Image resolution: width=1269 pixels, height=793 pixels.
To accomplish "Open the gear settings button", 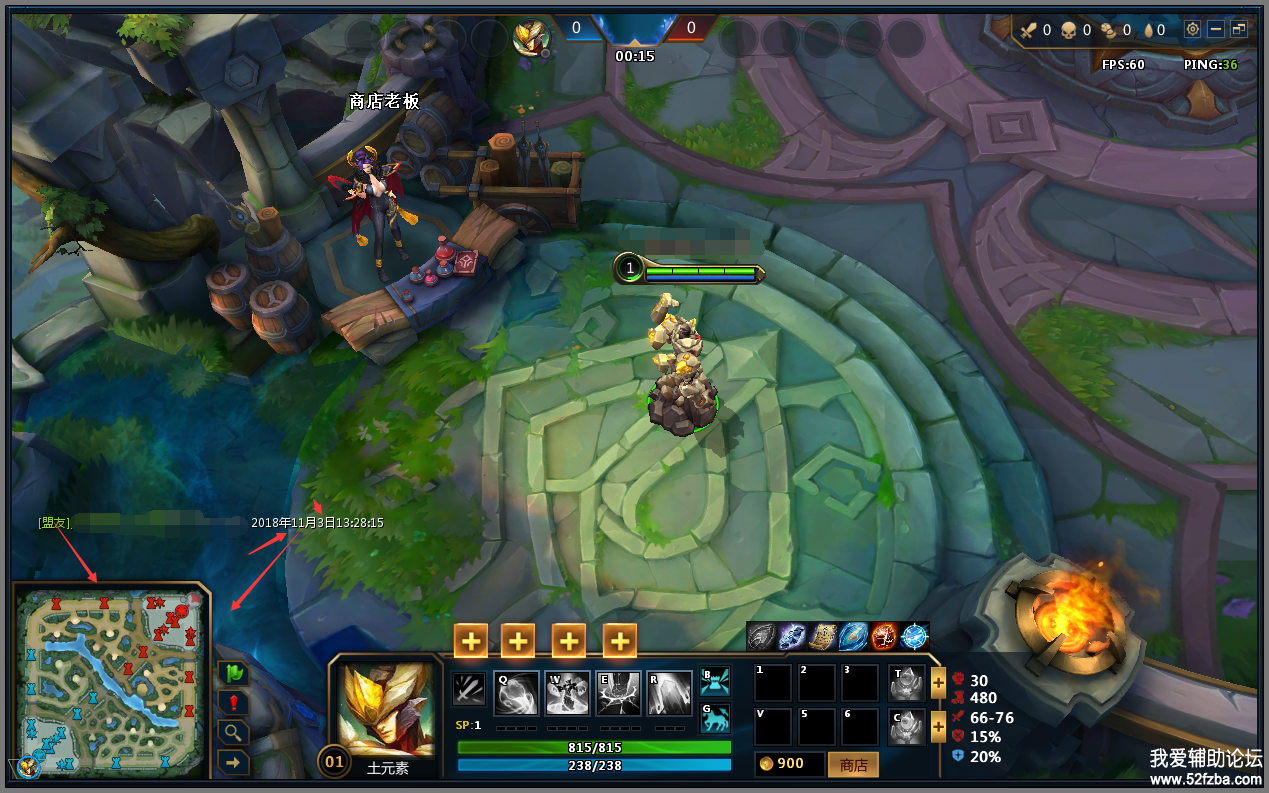I will pyautogui.click(x=1192, y=29).
